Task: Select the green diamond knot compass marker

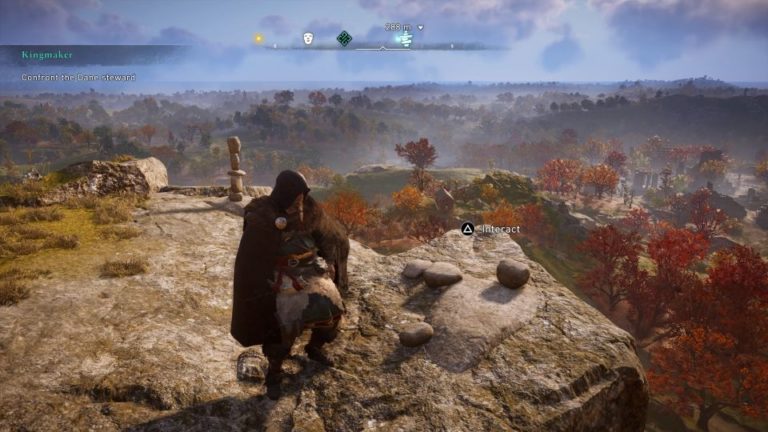Action: [x=344, y=38]
